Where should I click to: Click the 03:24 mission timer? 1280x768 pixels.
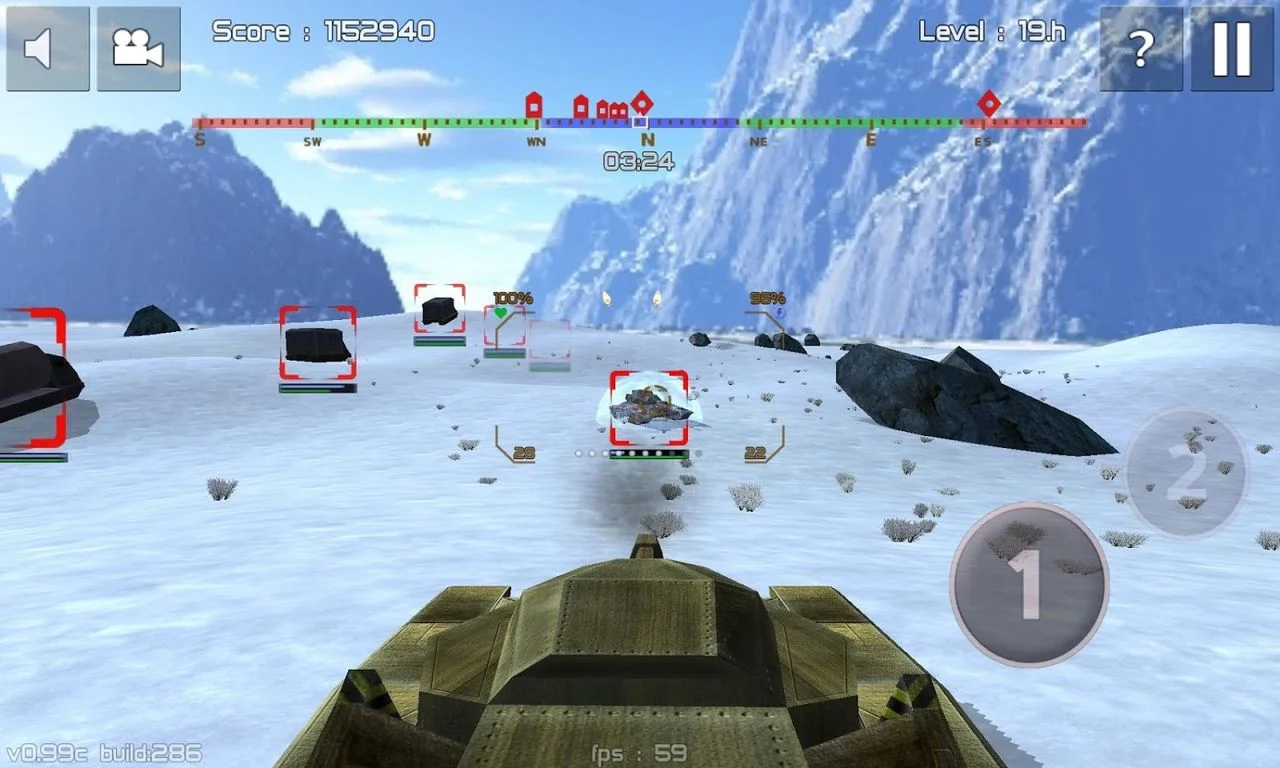tap(638, 159)
